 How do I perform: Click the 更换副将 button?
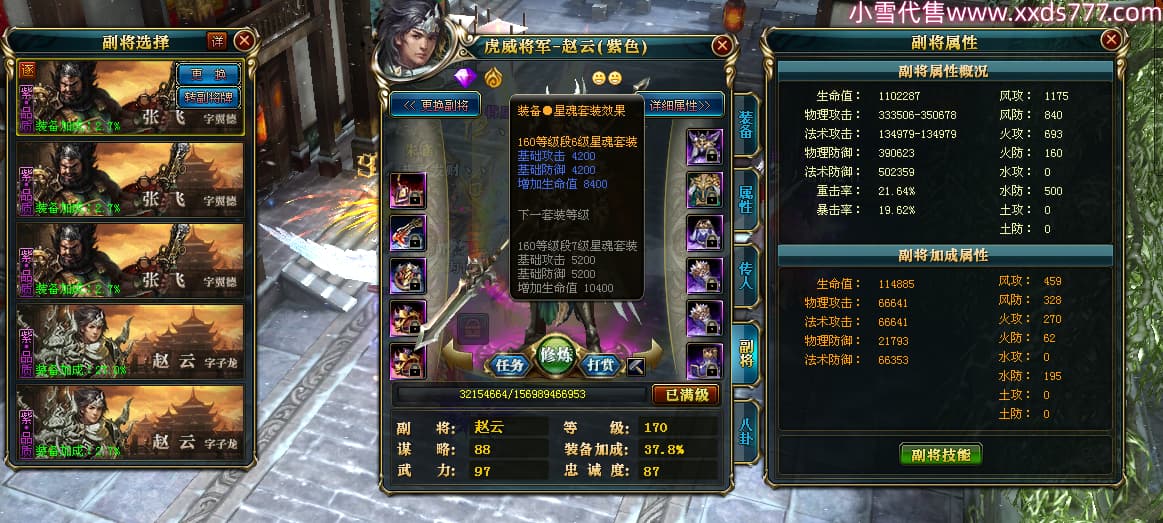click(x=435, y=105)
